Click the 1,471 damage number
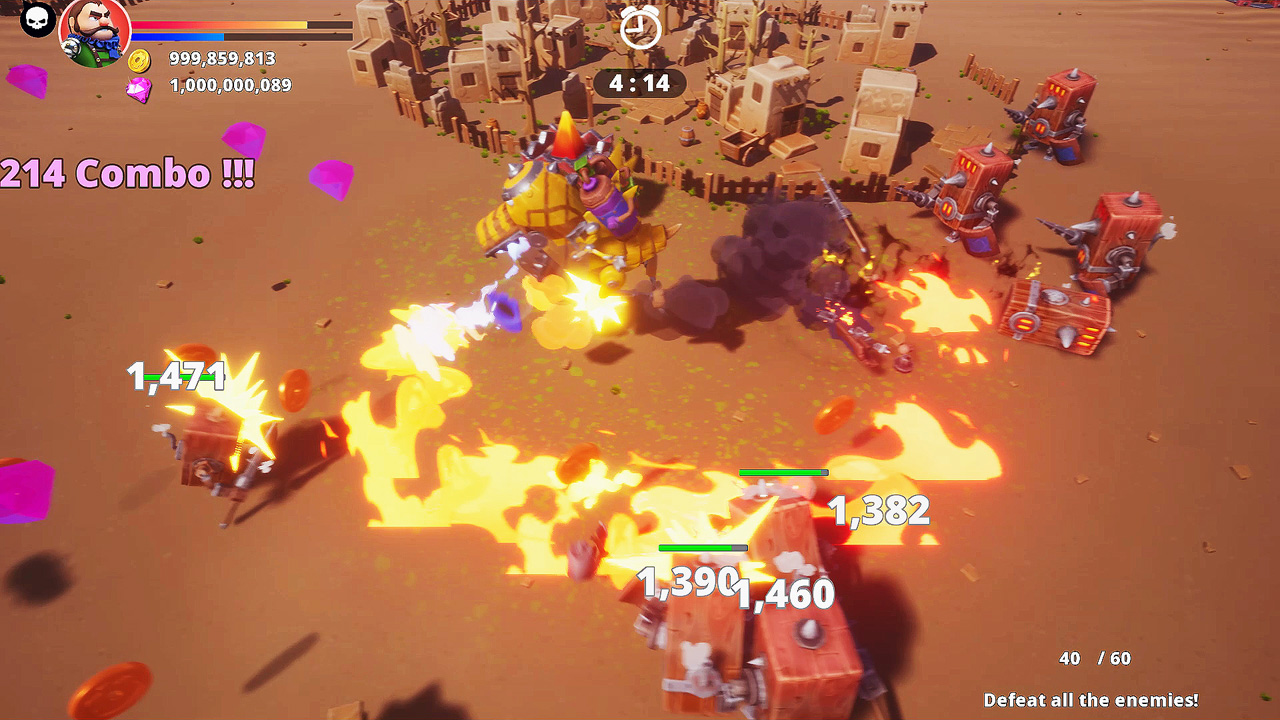This screenshot has height=720, width=1280. coord(177,376)
